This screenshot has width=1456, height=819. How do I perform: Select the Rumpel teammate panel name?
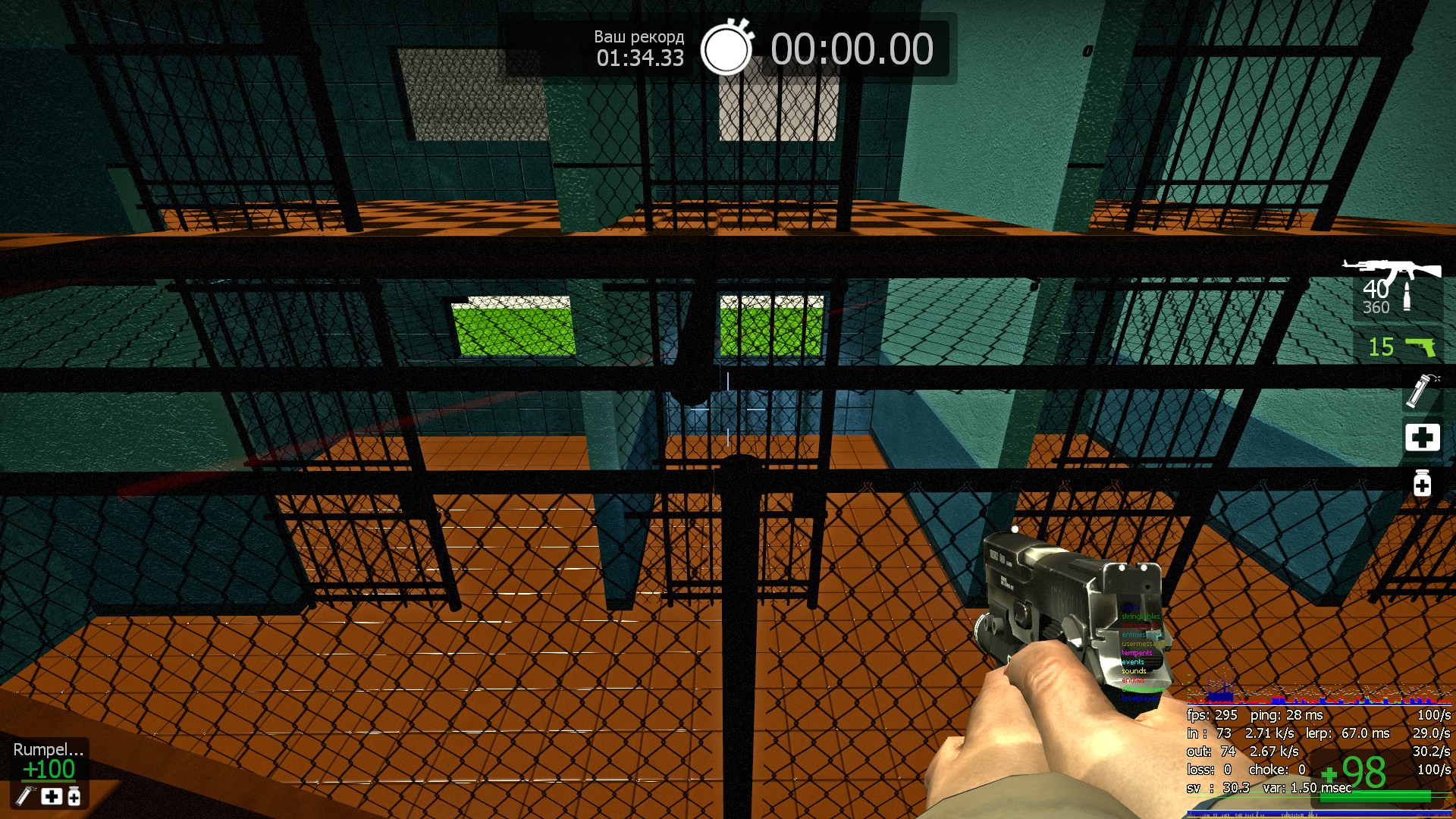tap(48, 749)
